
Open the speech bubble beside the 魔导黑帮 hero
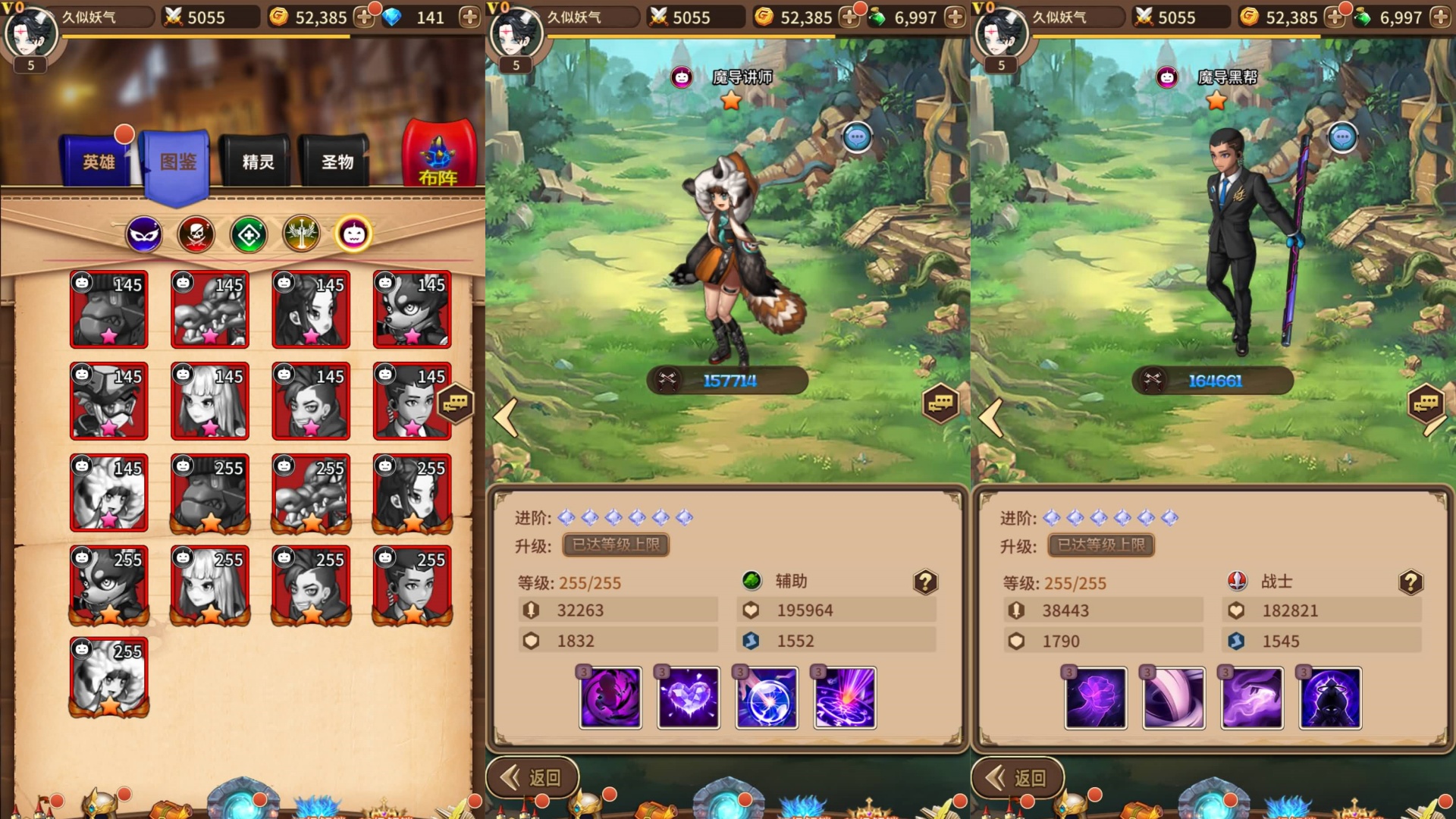pos(1342,138)
